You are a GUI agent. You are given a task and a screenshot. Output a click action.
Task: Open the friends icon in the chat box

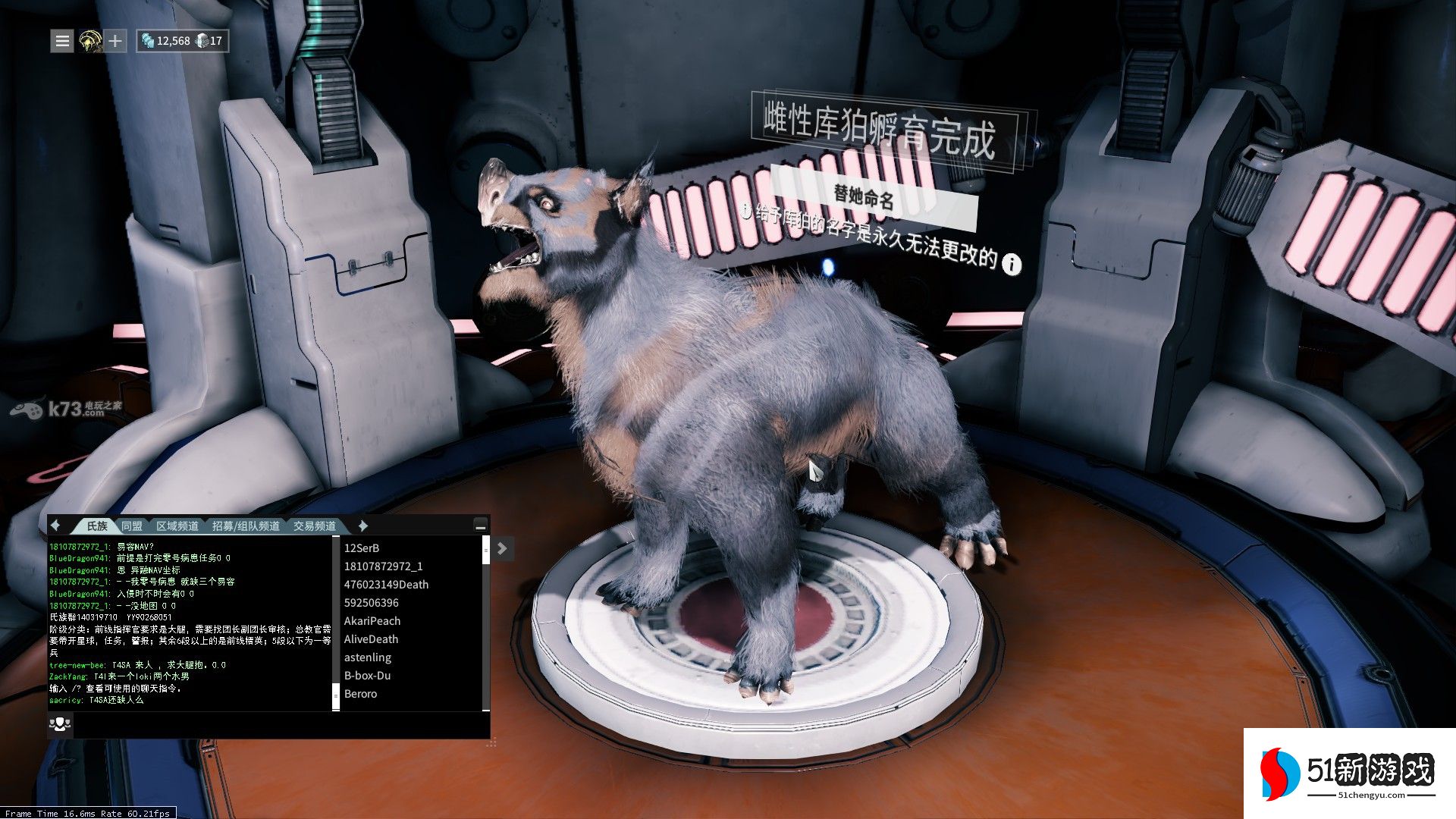pyautogui.click(x=60, y=725)
